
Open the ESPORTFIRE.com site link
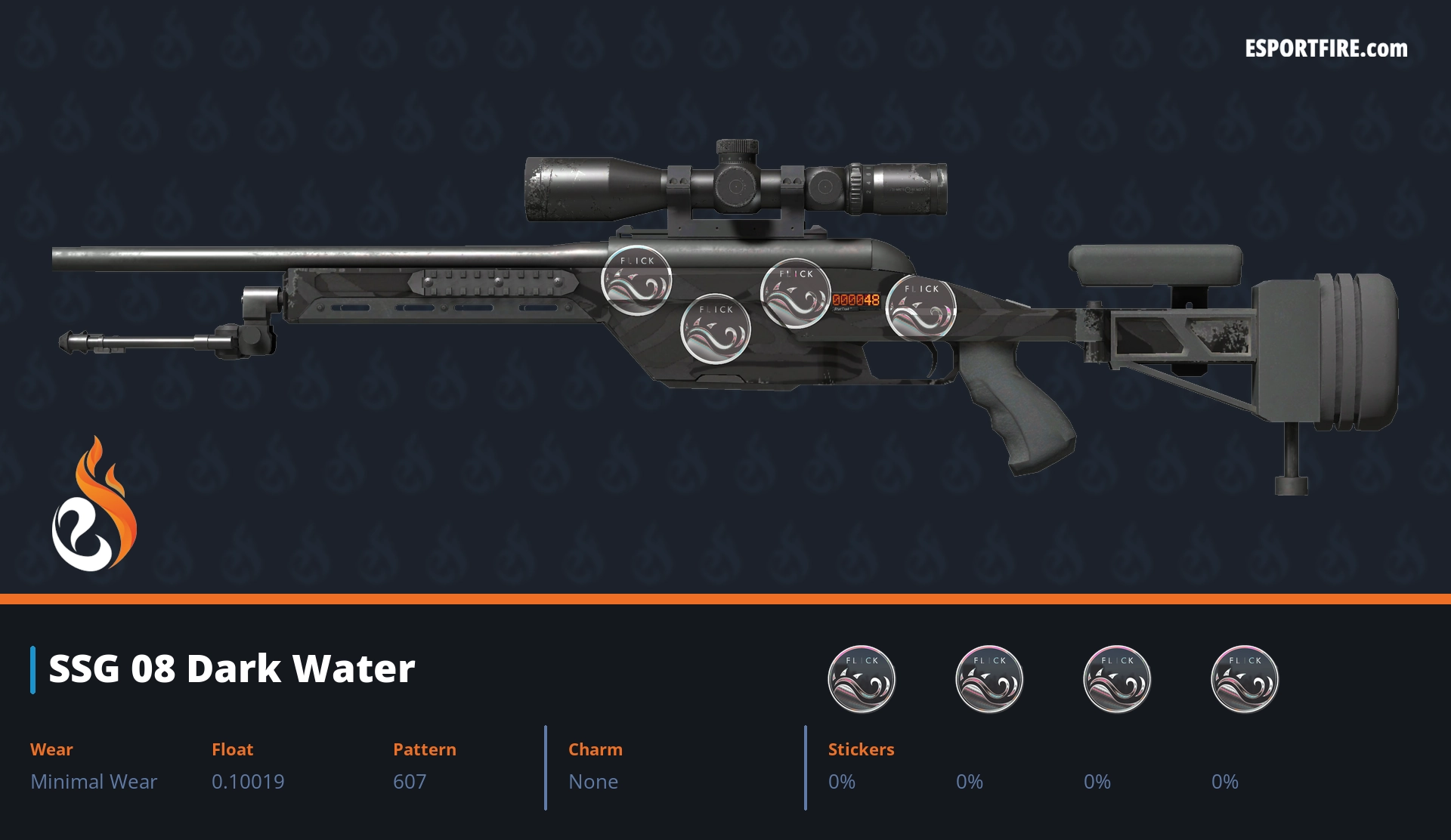(x=1326, y=49)
